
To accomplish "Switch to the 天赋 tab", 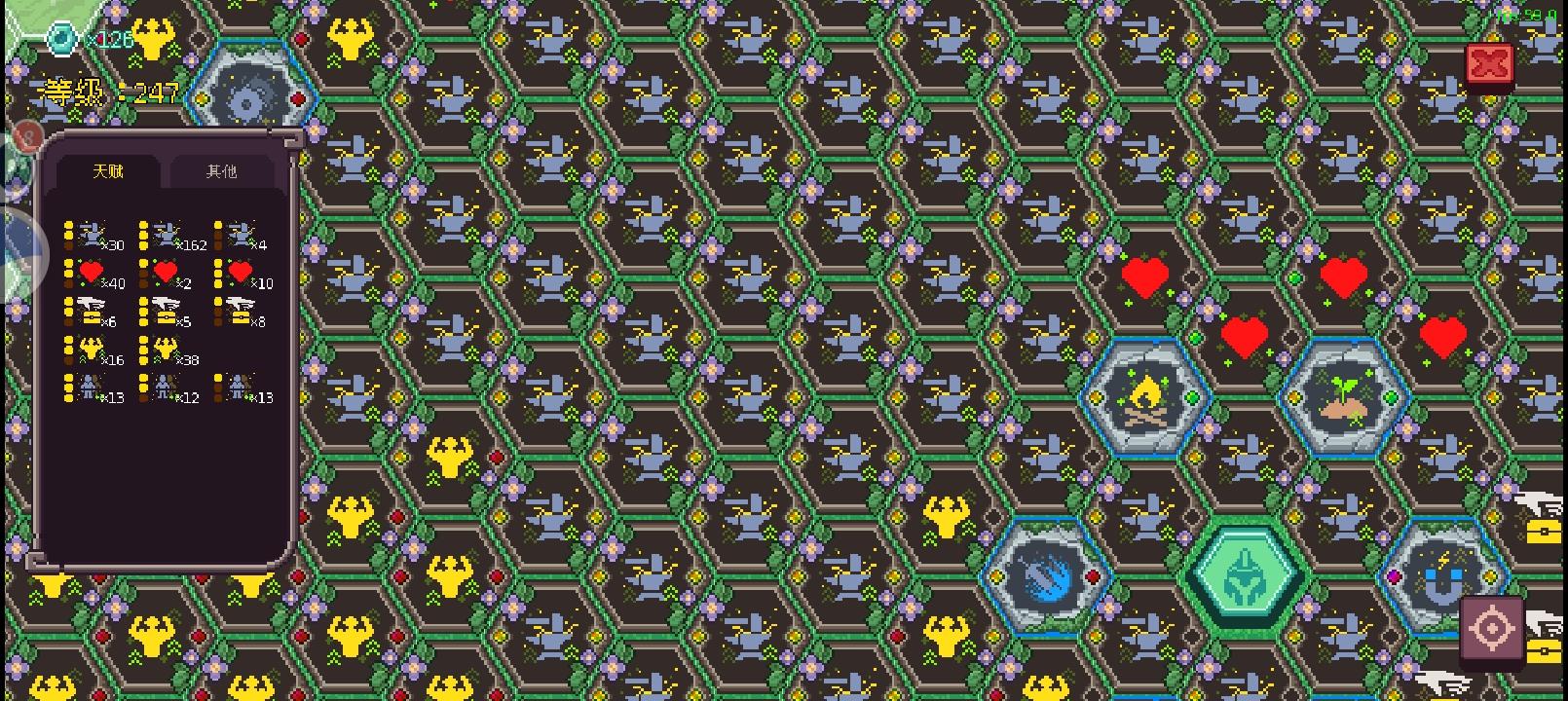I will 110,171.
